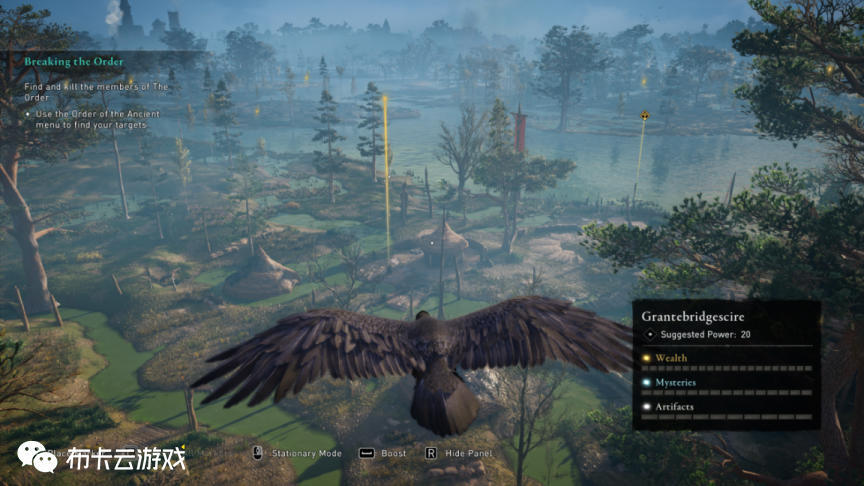Image resolution: width=864 pixels, height=486 pixels.
Task: Pick the Artifacts row in region panel
Action: tap(676, 406)
